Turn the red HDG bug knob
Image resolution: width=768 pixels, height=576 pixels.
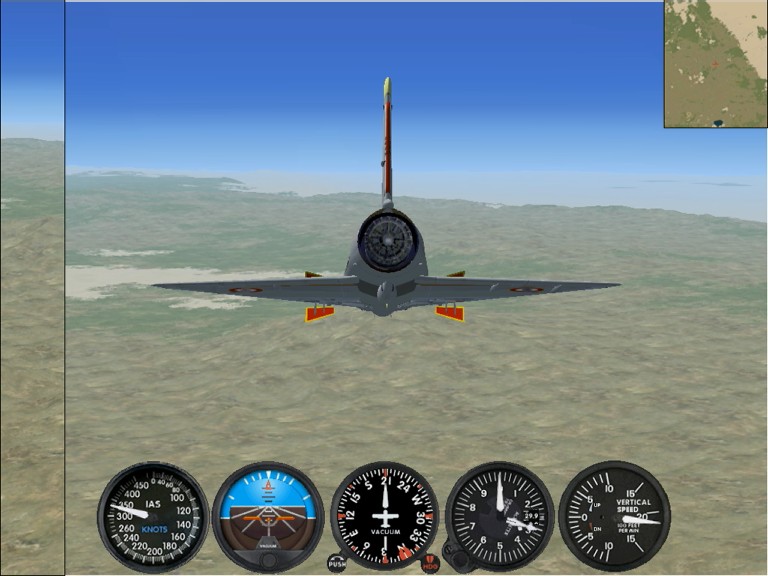(x=430, y=564)
